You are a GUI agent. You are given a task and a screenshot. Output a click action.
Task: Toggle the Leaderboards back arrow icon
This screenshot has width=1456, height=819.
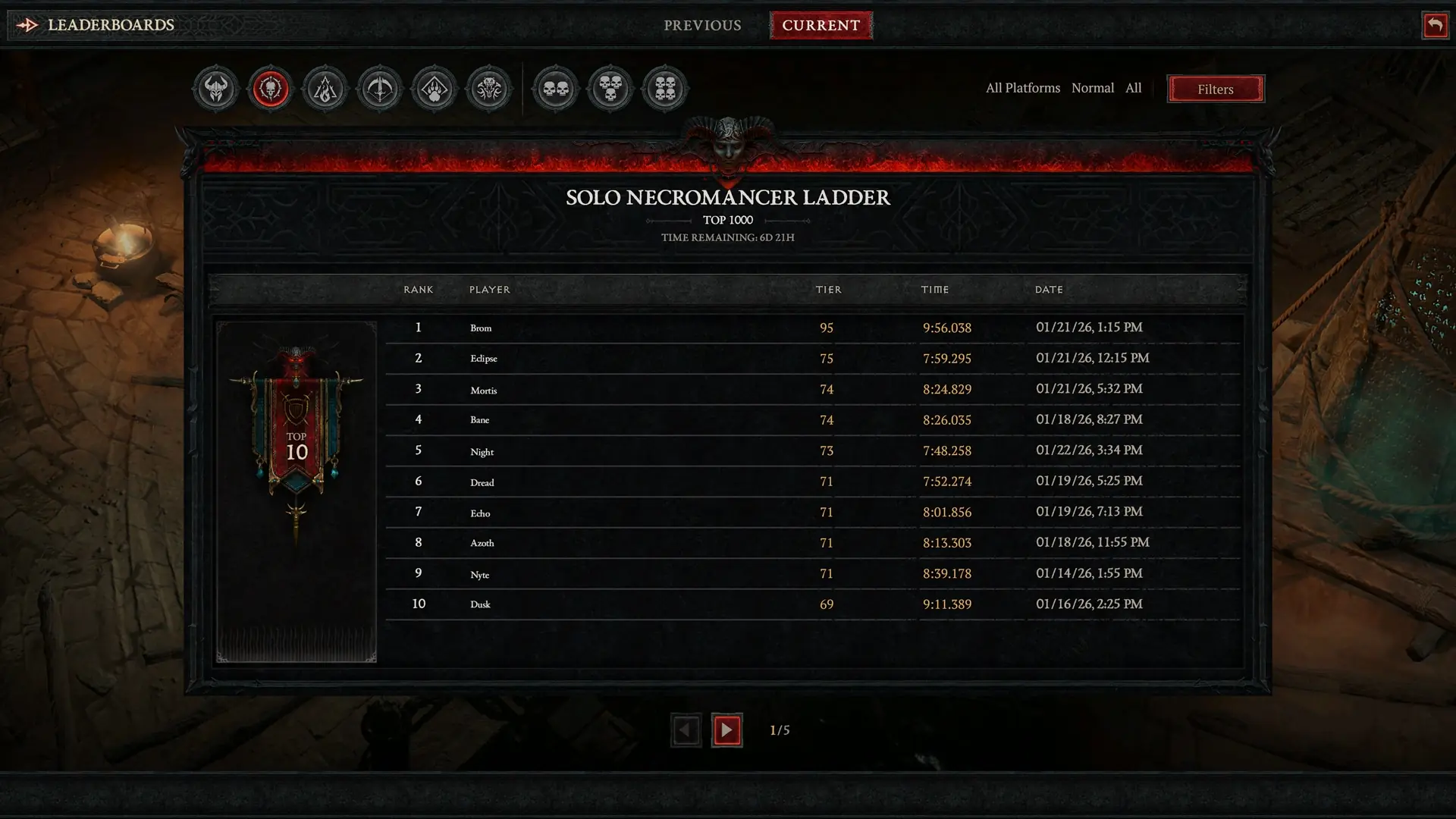28,25
